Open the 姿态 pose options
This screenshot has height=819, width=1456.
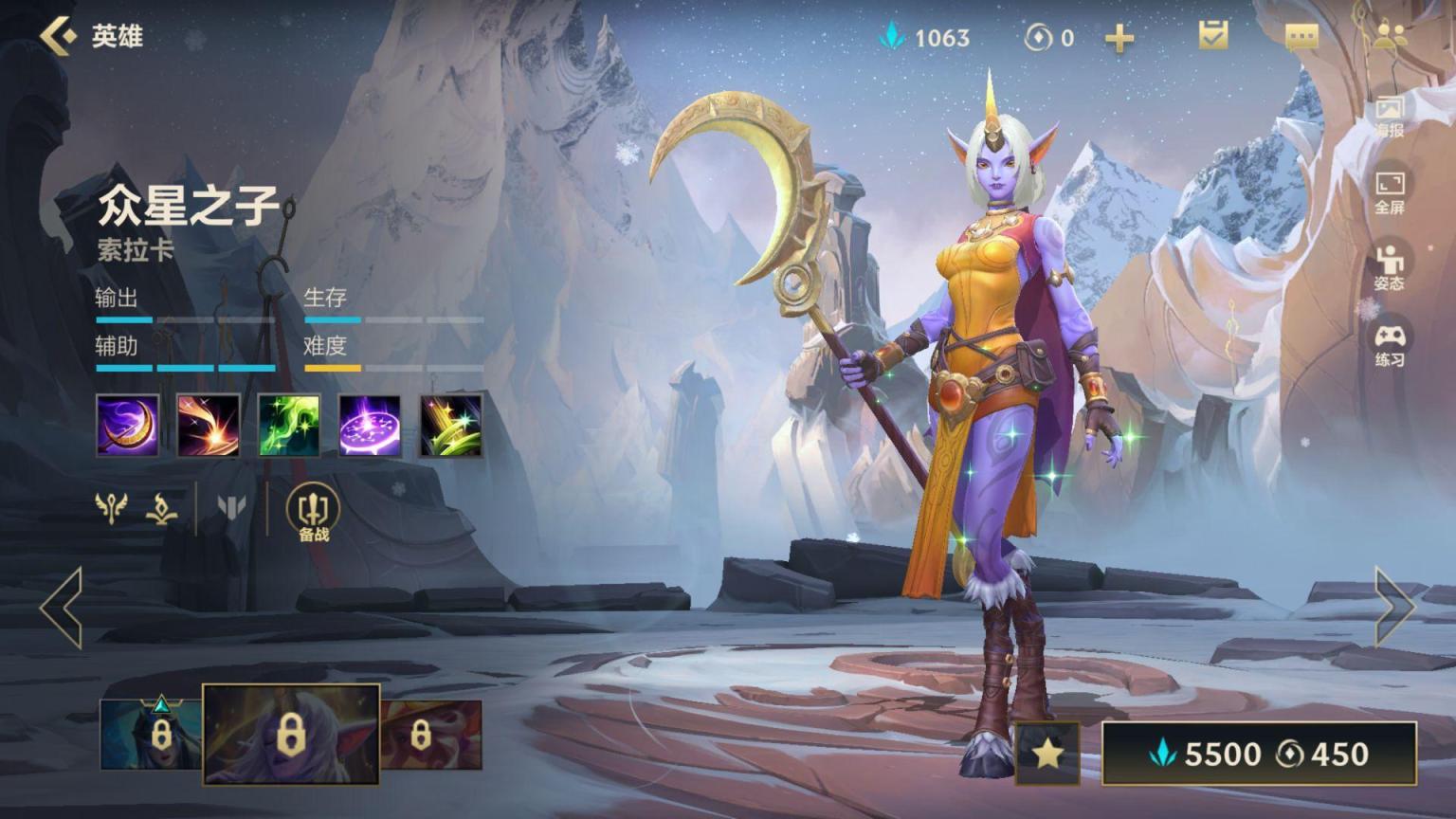(1390, 267)
